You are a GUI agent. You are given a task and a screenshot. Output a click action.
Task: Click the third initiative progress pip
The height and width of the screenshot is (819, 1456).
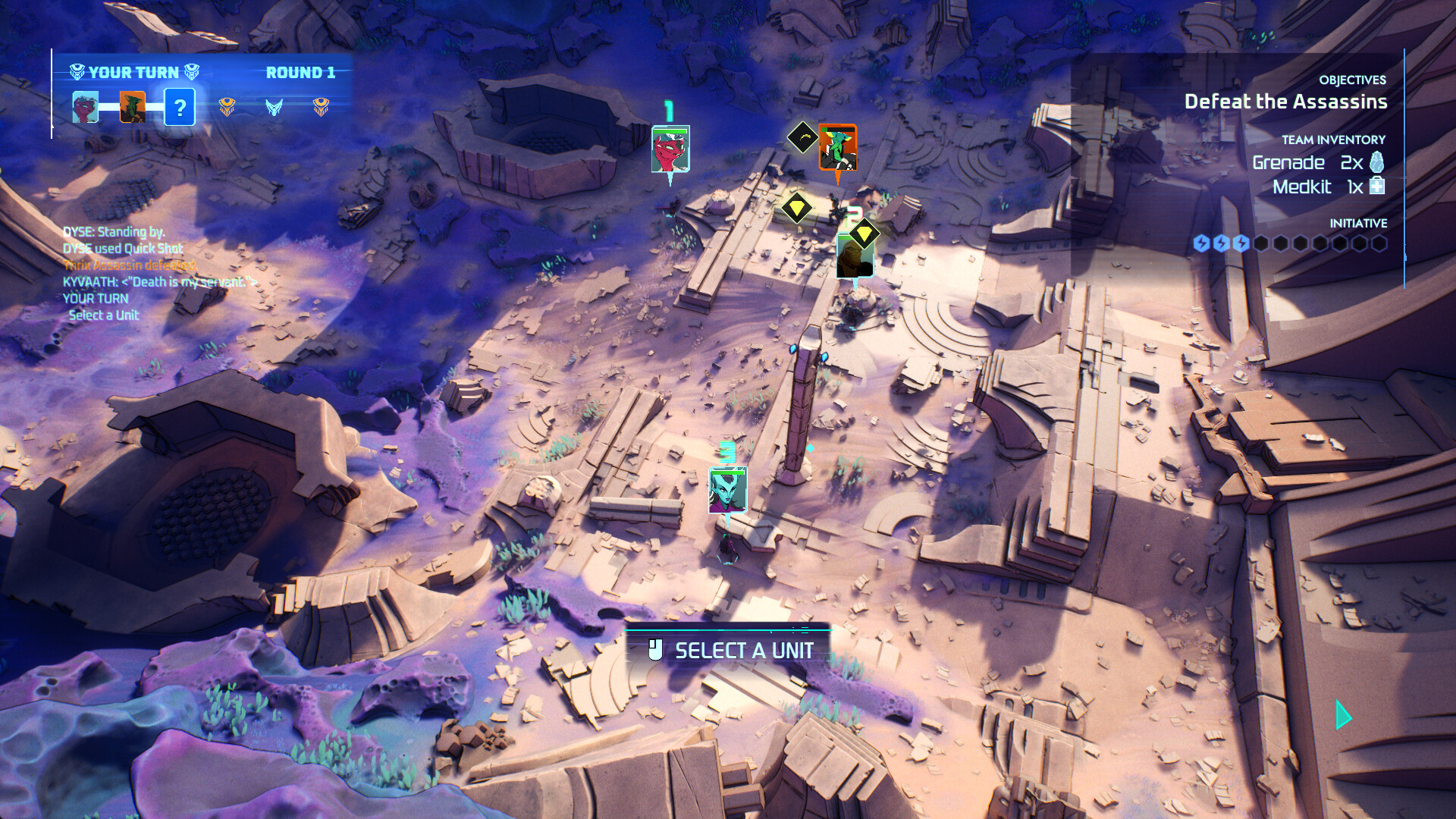[1241, 243]
